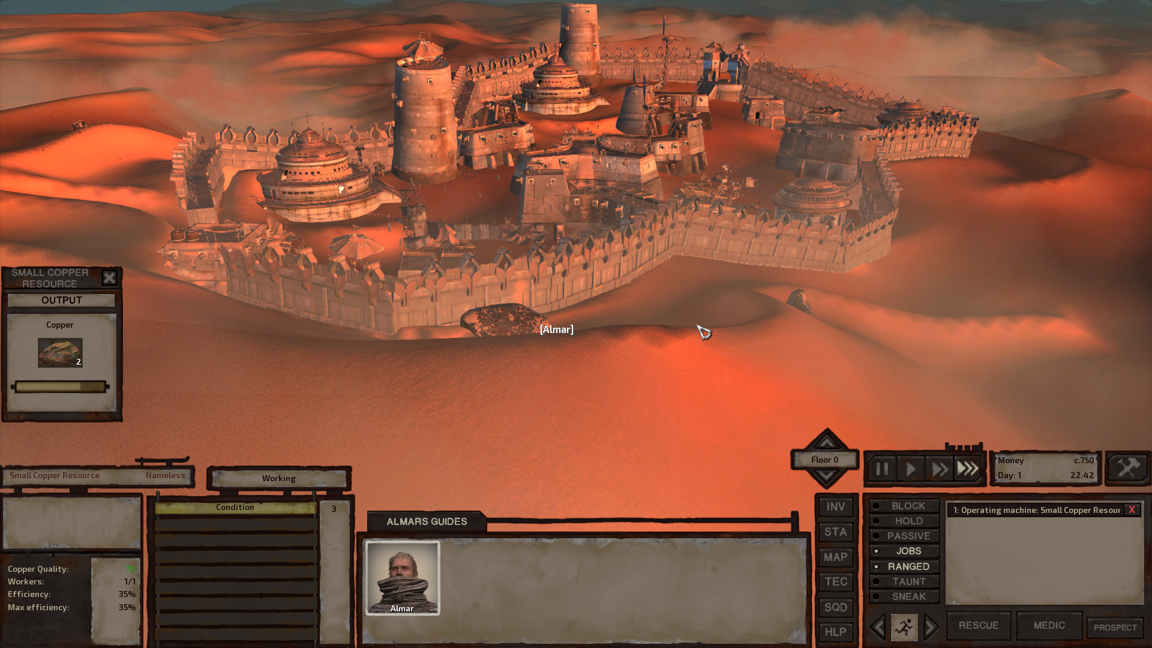Image resolution: width=1152 pixels, height=648 pixels.
Task: Activate the RESCUE order
Action: [978, 626]
